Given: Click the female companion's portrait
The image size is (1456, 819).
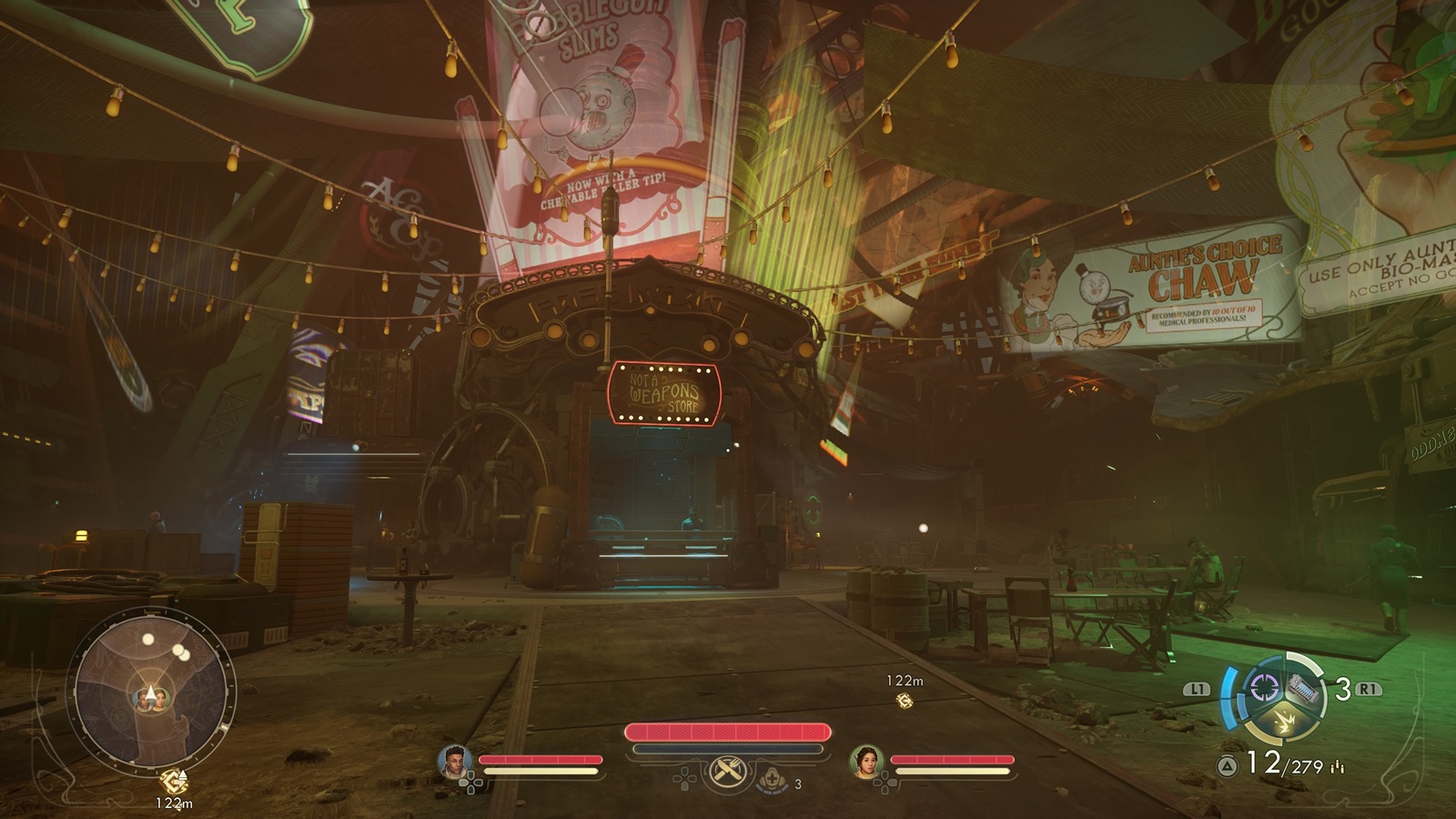Looking at the screenshot, I should (x=865, y=762).
